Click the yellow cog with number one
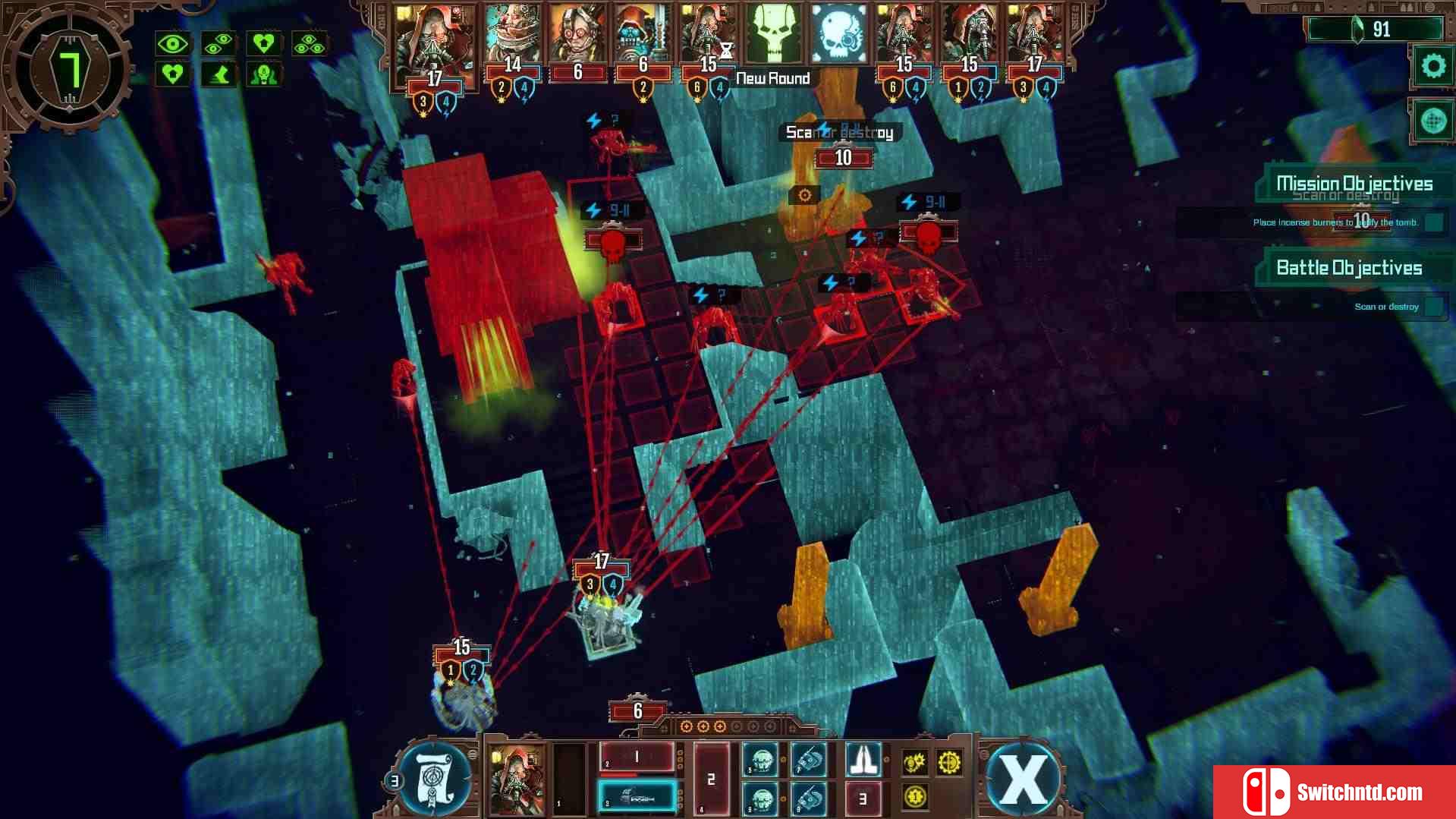 click(915, 797)
